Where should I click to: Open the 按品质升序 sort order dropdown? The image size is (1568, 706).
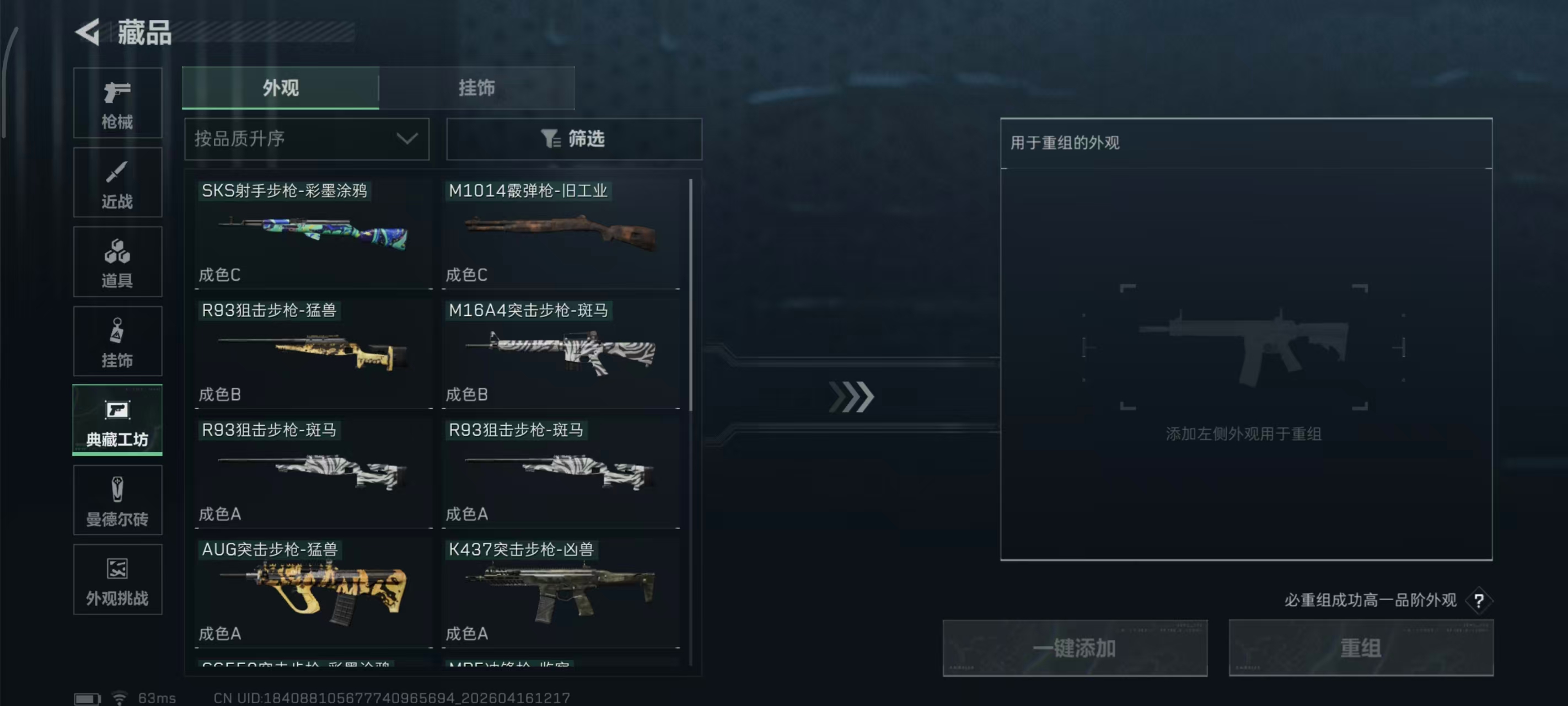306,139
